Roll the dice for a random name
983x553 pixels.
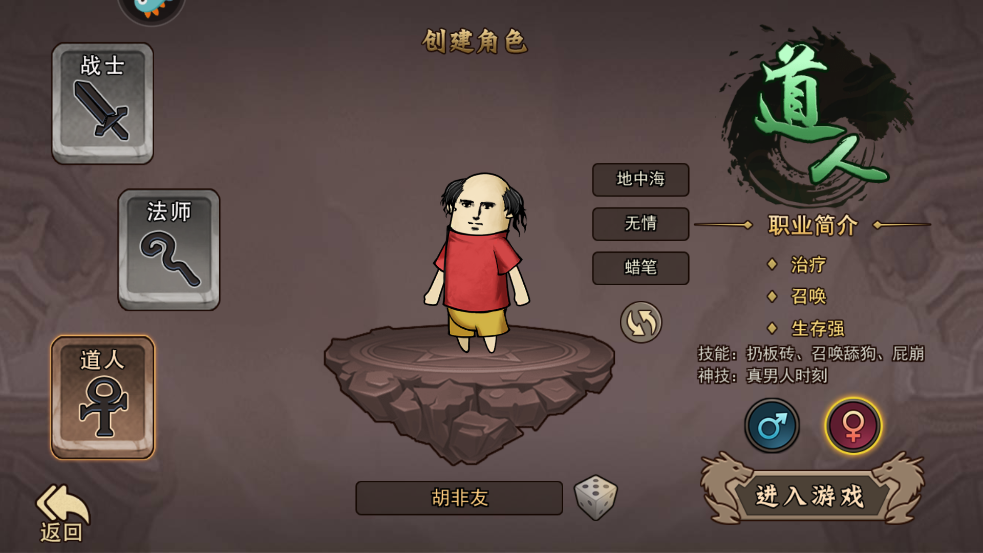click(x=596, y=497)
